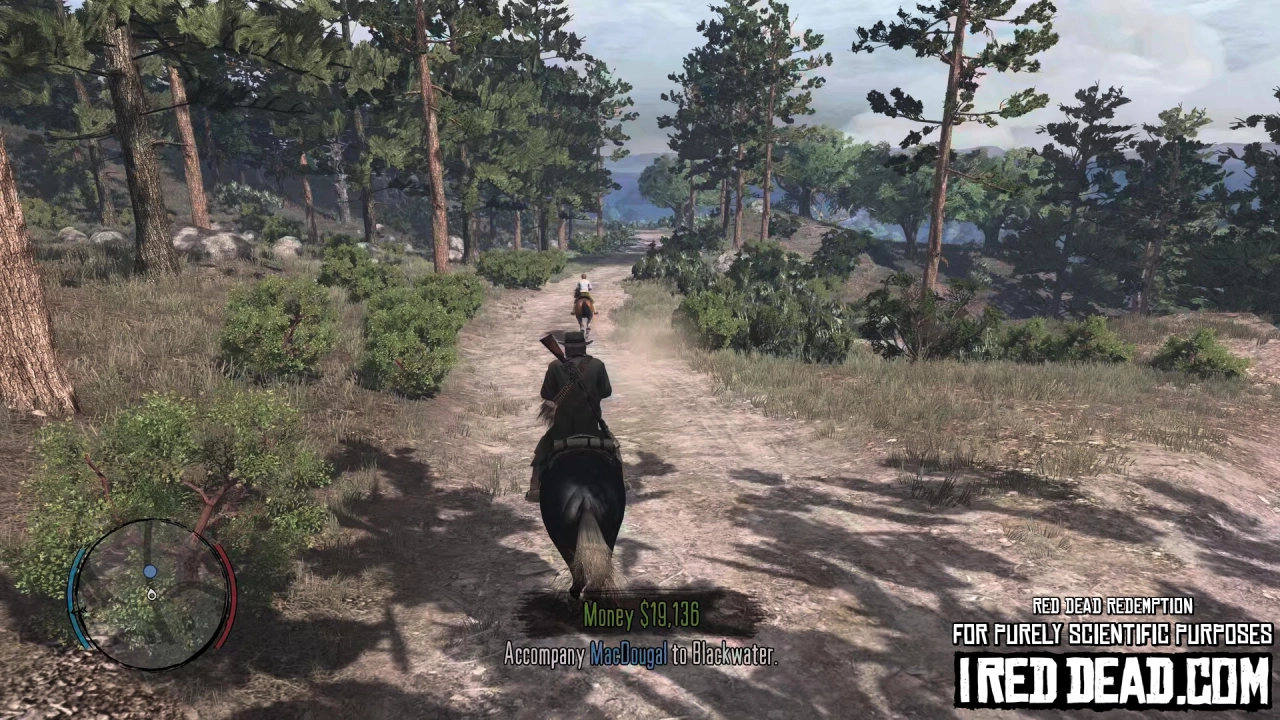Viewport: 1280px width, 720px height.
Task: Click the double-chevron waypoint arrow on minimap edge
Action: point(79,610)
